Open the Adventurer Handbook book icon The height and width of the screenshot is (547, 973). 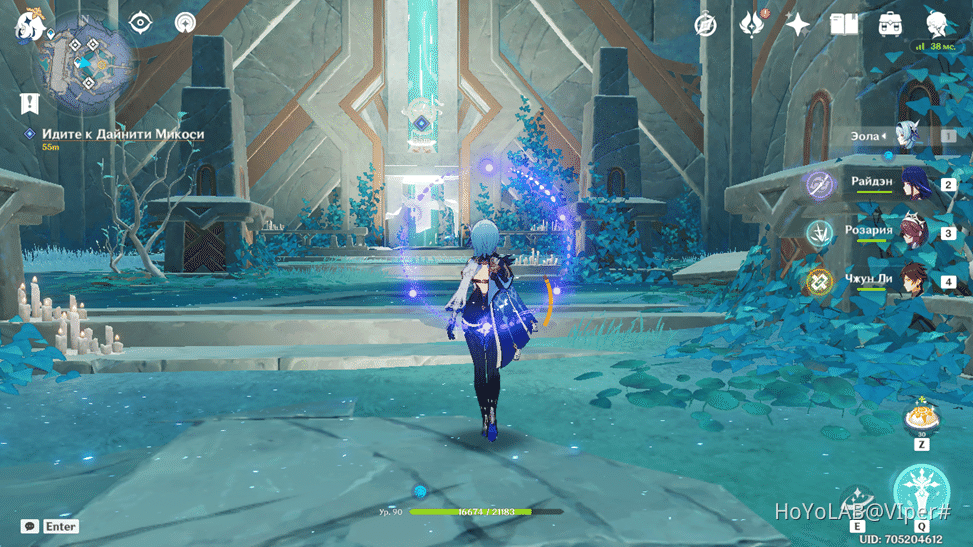tap(844, 24)
